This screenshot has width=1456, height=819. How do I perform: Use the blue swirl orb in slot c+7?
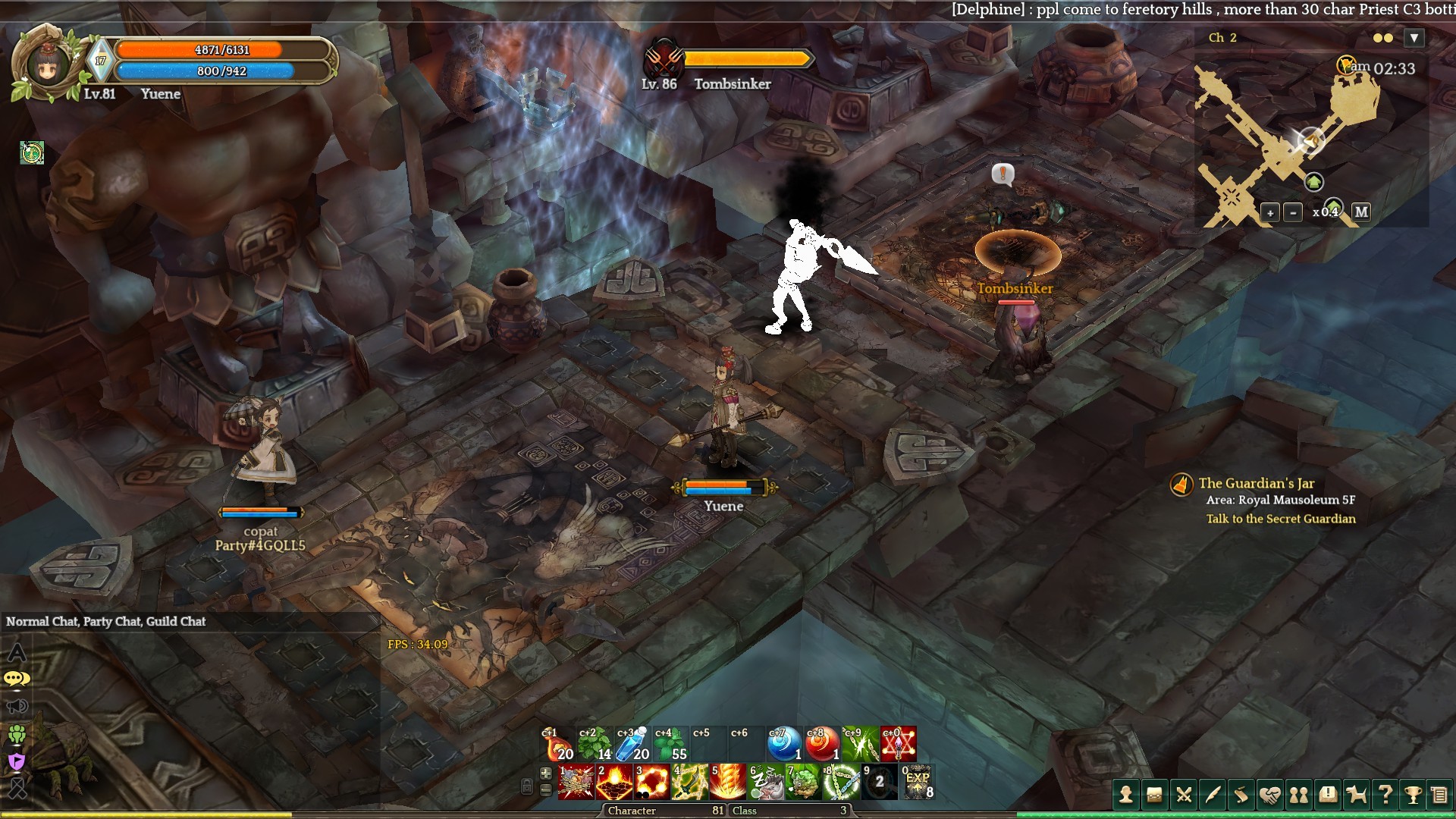tap(784, 744)
